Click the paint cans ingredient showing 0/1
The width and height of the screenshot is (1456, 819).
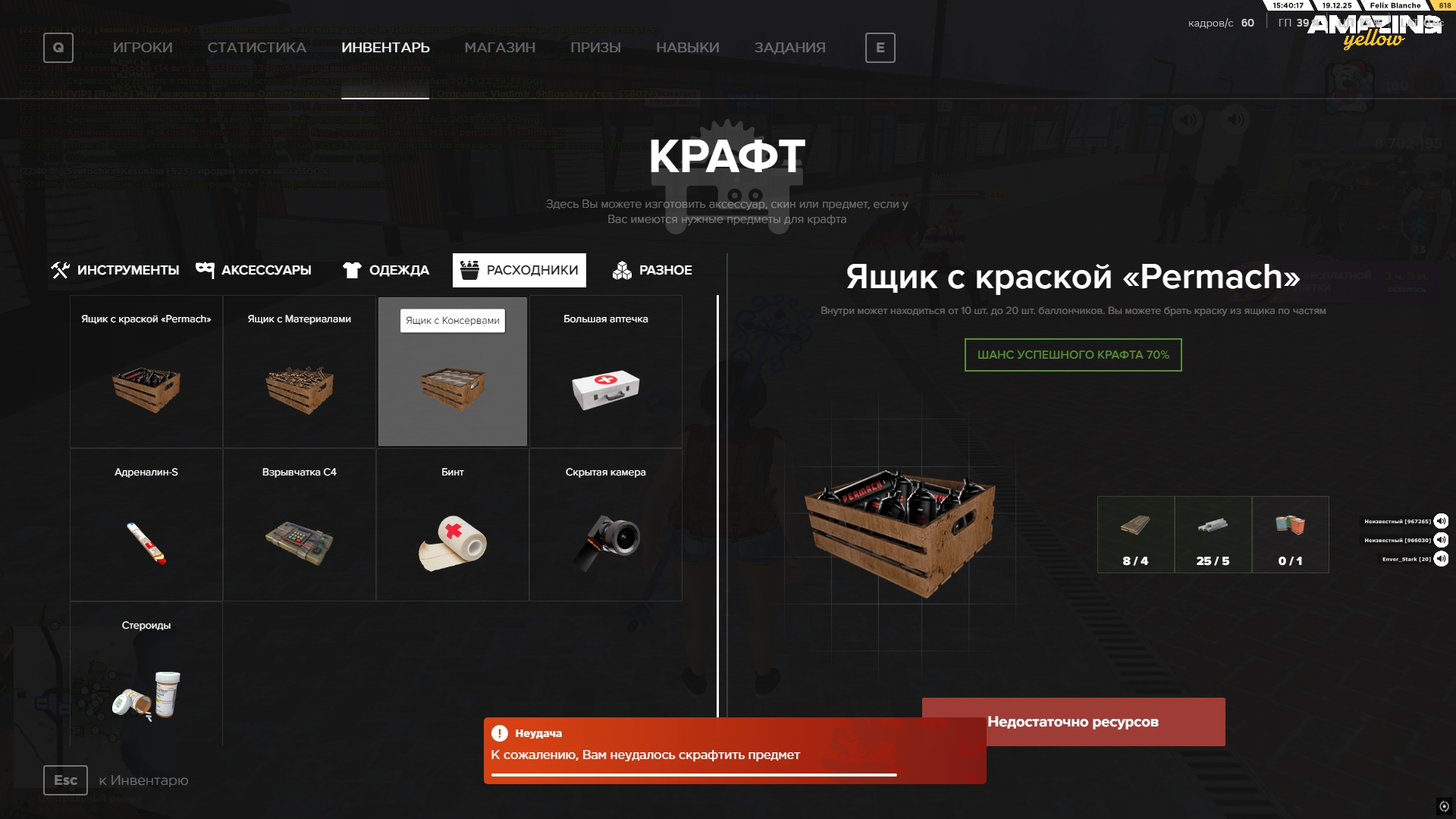[1291, 535]
